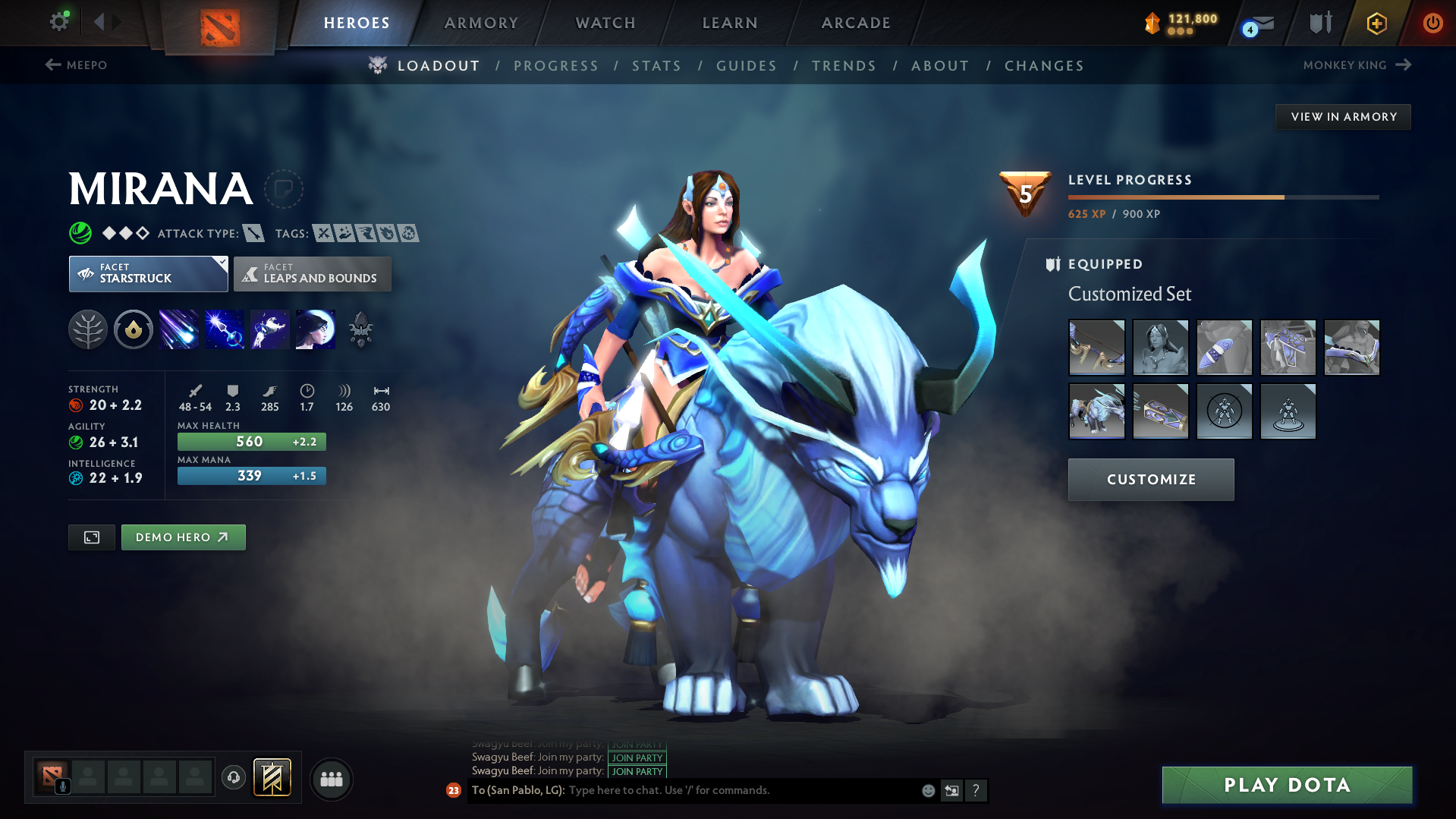Click the View in Armory button
The width and height of the screenshot is (1456, 819).
click(1343, 117)
